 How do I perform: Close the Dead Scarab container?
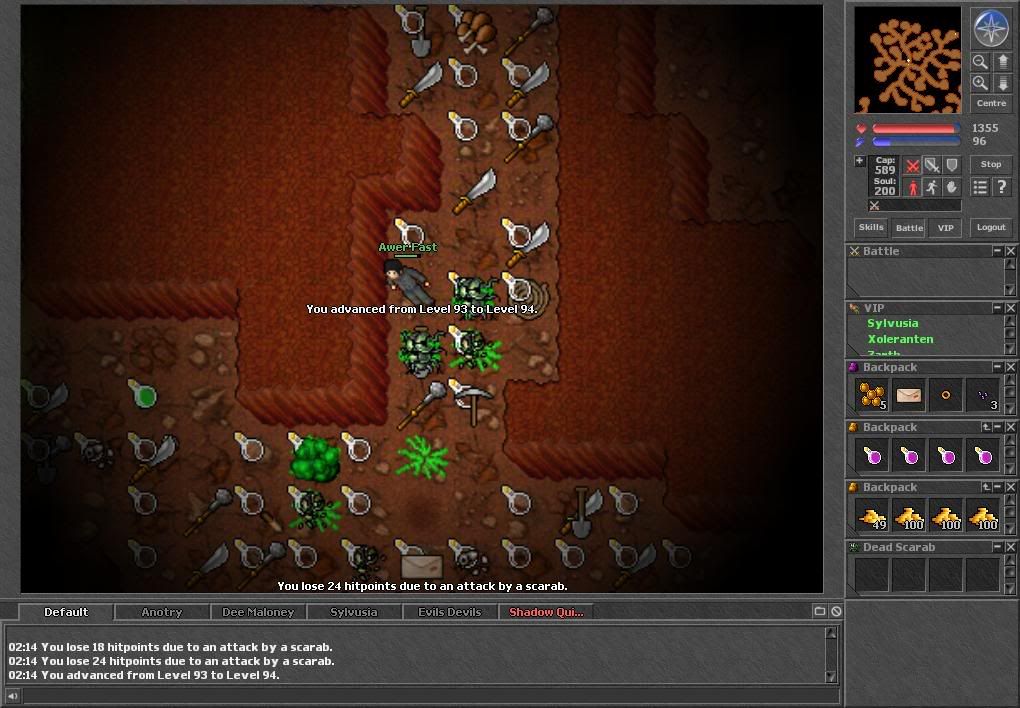click(x=1010, y=548)
